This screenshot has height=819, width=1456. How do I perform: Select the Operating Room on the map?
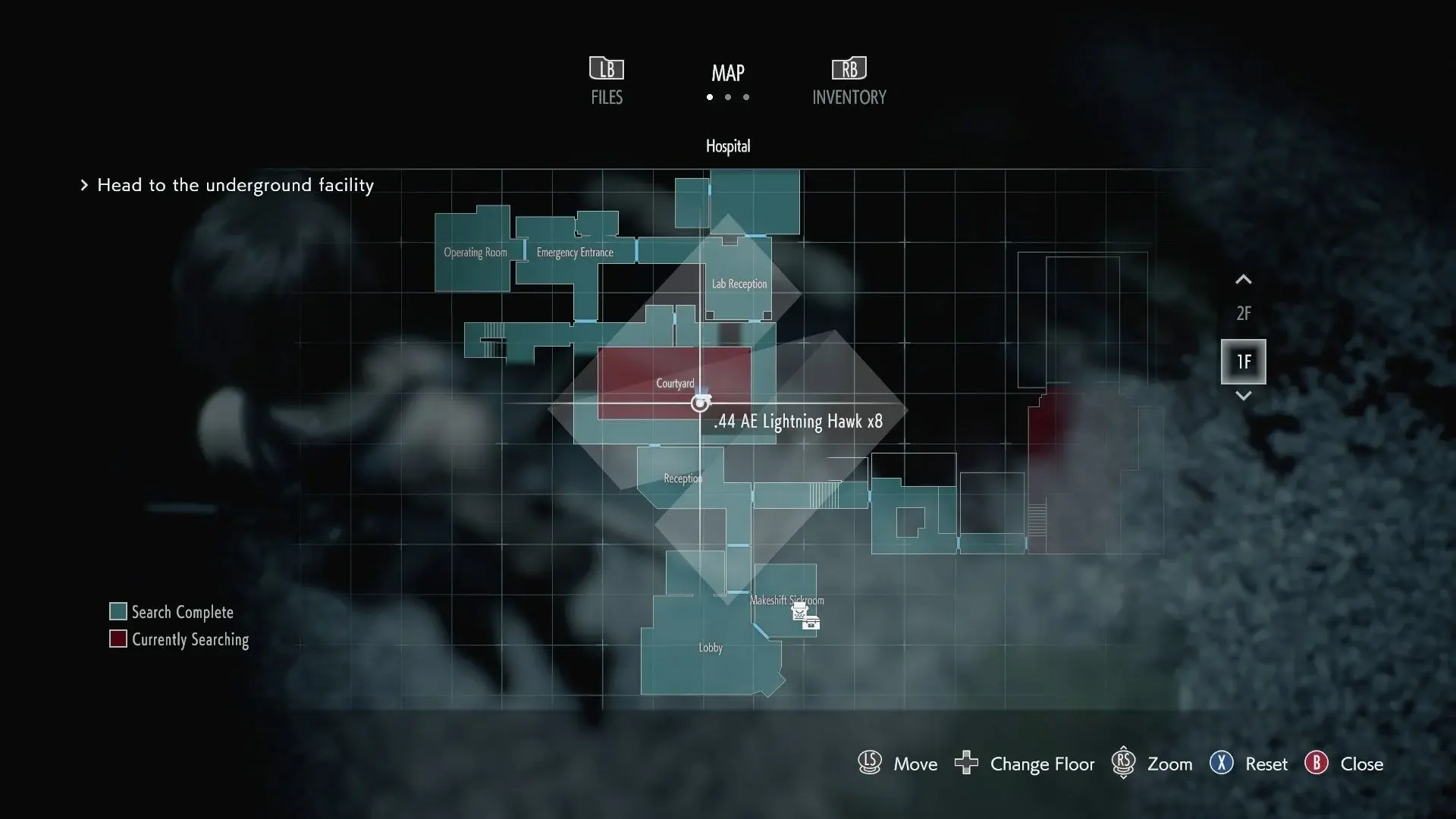(x=475, y=253)
